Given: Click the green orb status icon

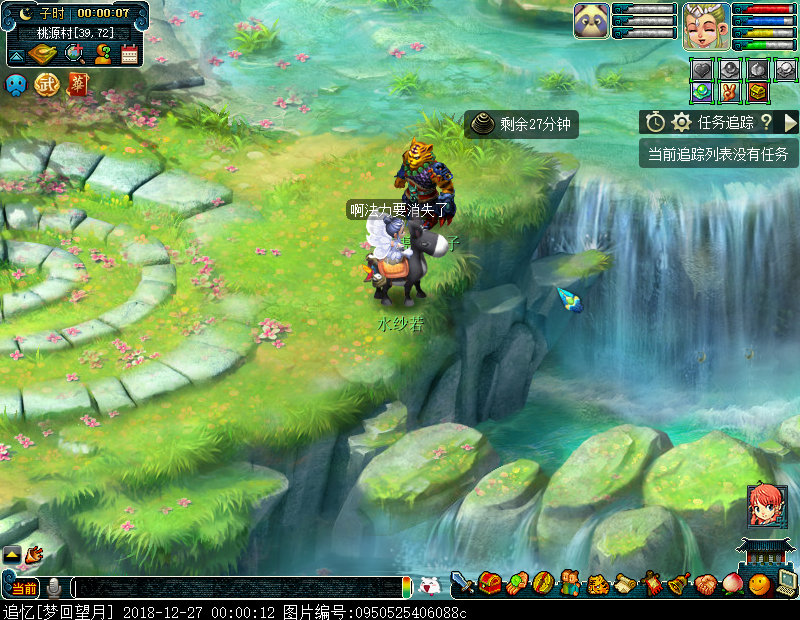Looking at the screenshot, I should coord(703,92).
